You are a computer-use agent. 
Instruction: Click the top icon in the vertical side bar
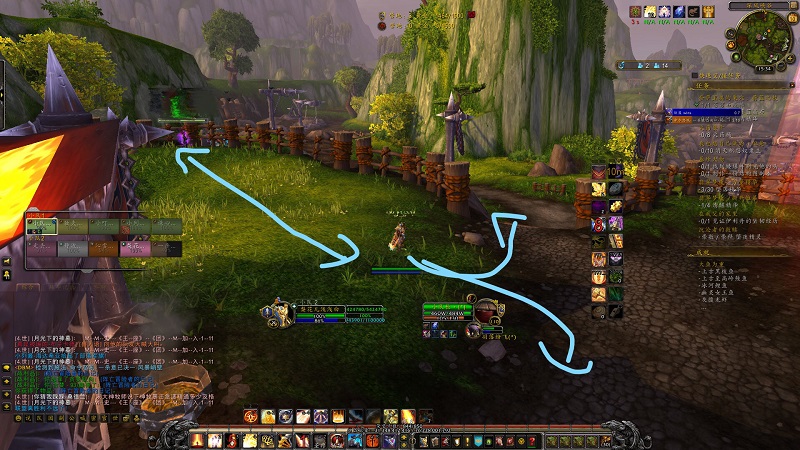tap(599, 172)
